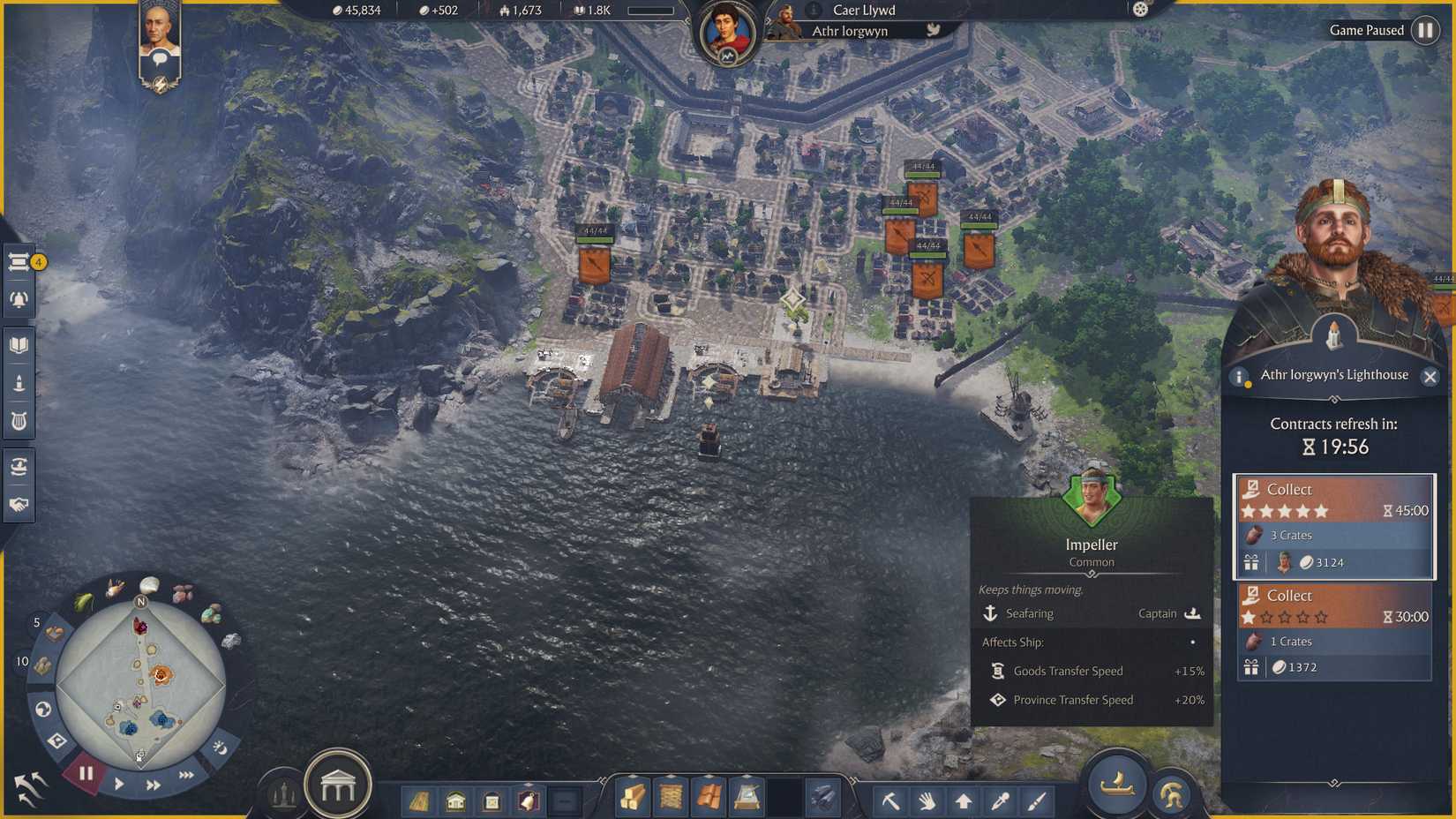Select the move hand tool at the bottom

click(x=927, y=801)
